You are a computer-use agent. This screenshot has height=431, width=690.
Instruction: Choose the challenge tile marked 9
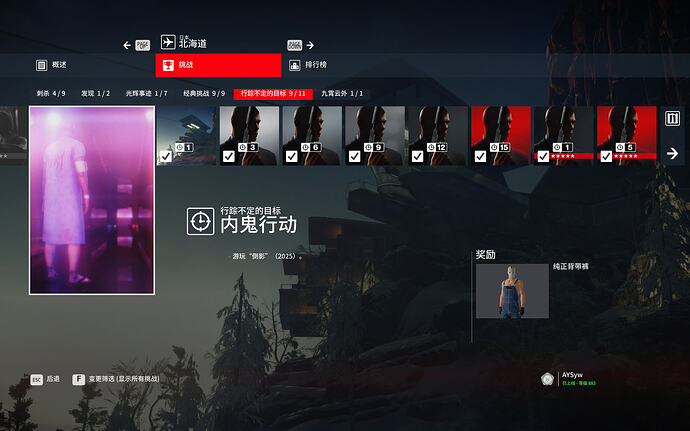coord(375,135)
